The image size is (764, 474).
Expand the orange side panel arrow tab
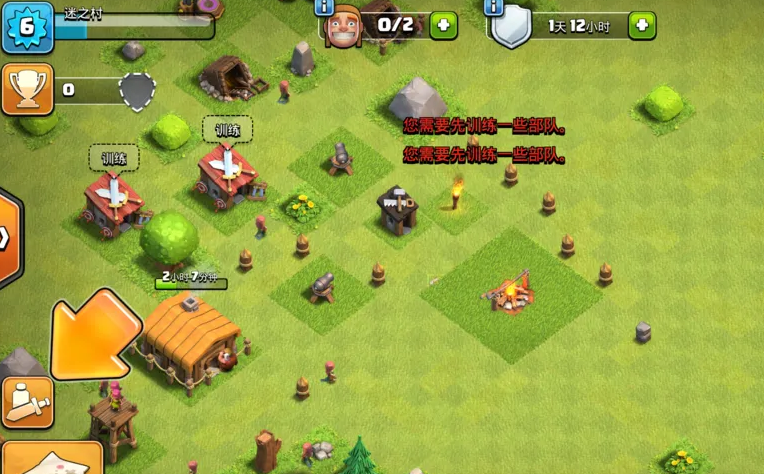coord(9,238)
